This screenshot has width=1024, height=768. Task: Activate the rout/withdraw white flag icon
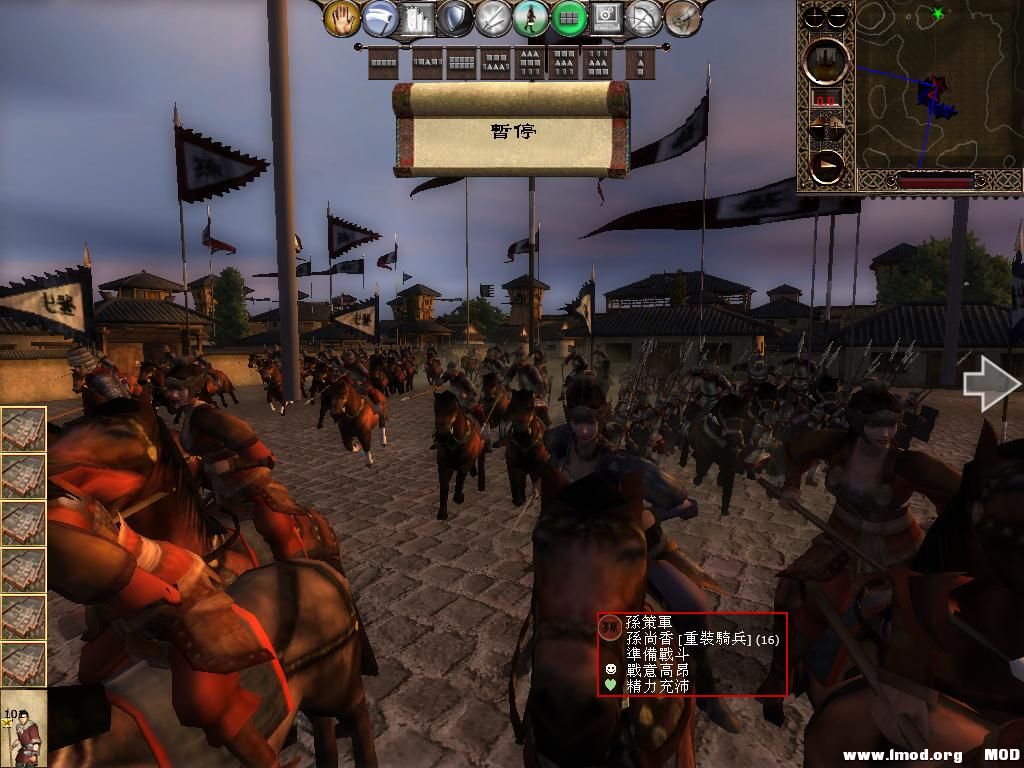click(x=380, y=18)
